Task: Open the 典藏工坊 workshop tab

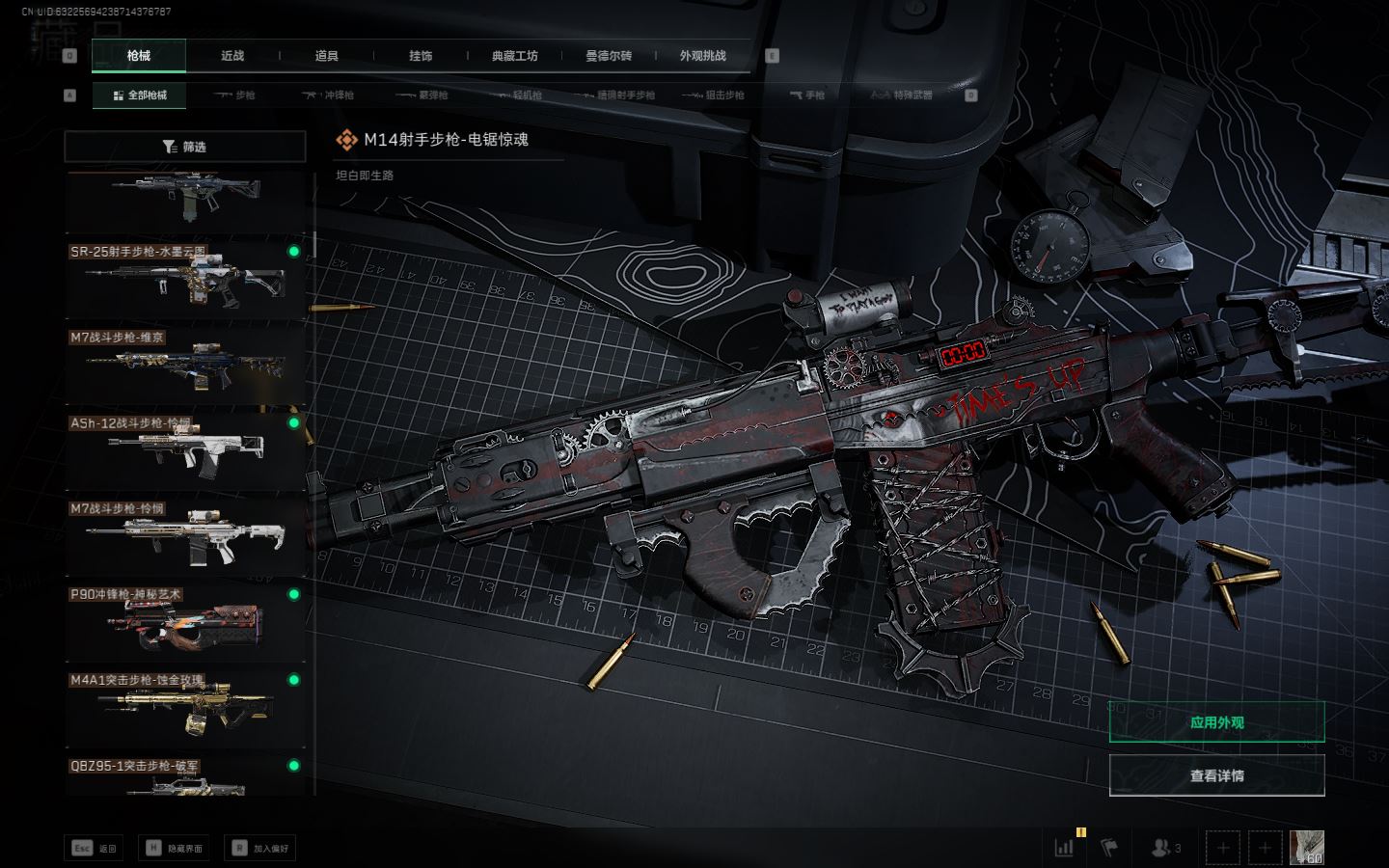Action: 514,56
